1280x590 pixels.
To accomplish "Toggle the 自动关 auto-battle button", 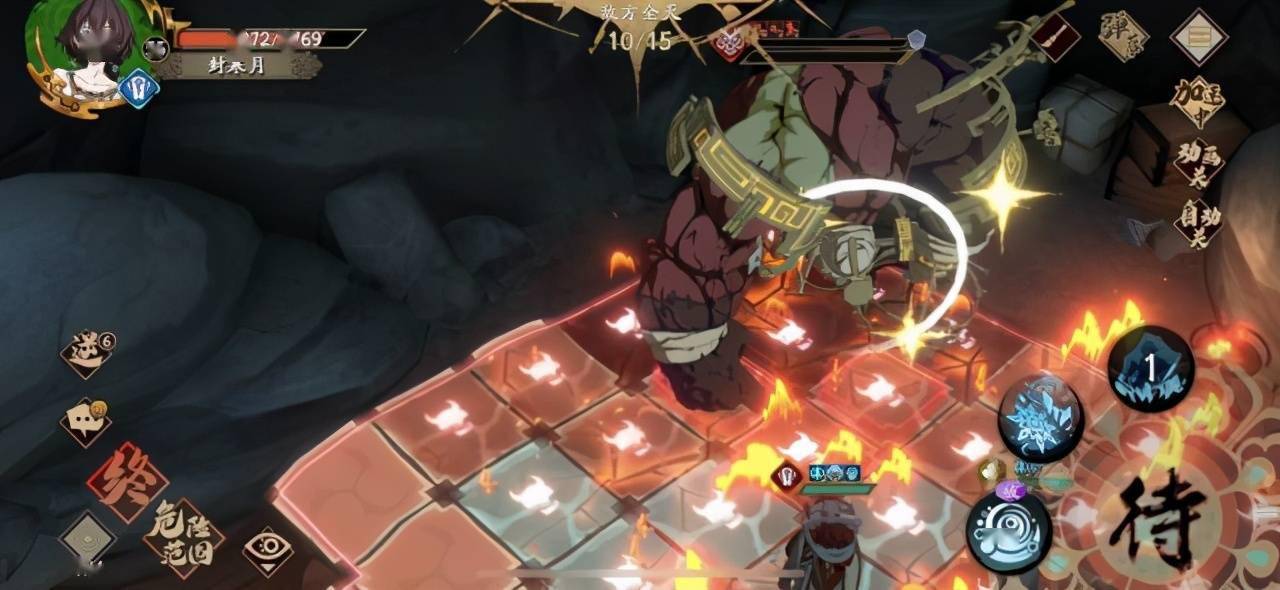I will pyautogui.click(x=1198, y=224).
